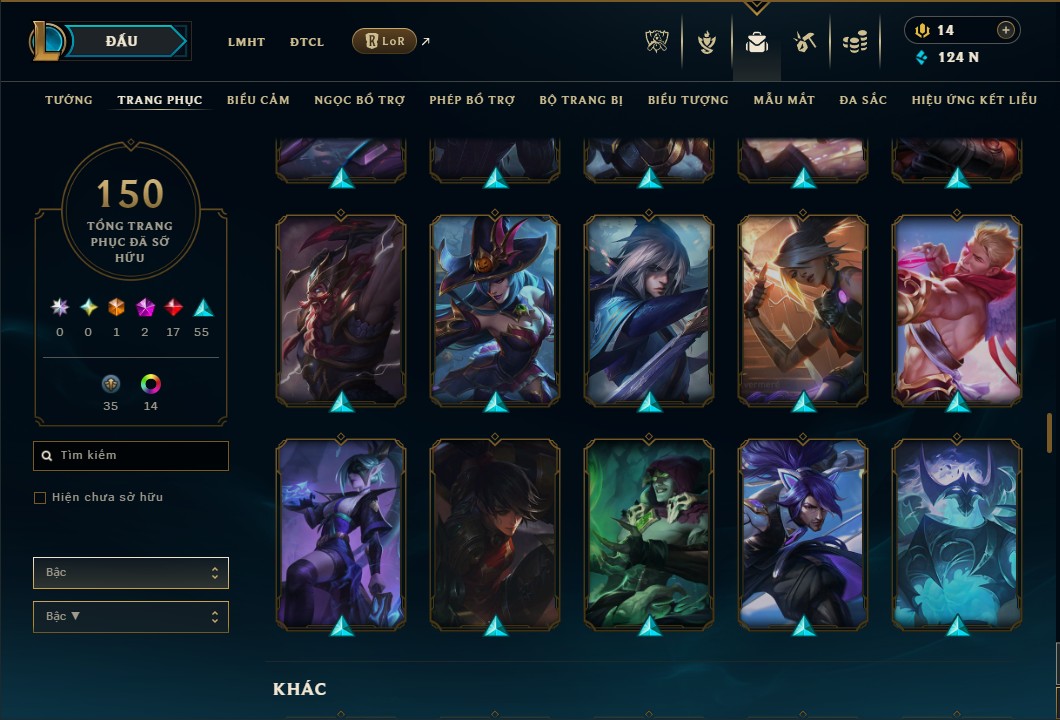This screenshot has height=720, width=1060.
Task: Click the ĐẤU play button
Action: coord(122,41)
